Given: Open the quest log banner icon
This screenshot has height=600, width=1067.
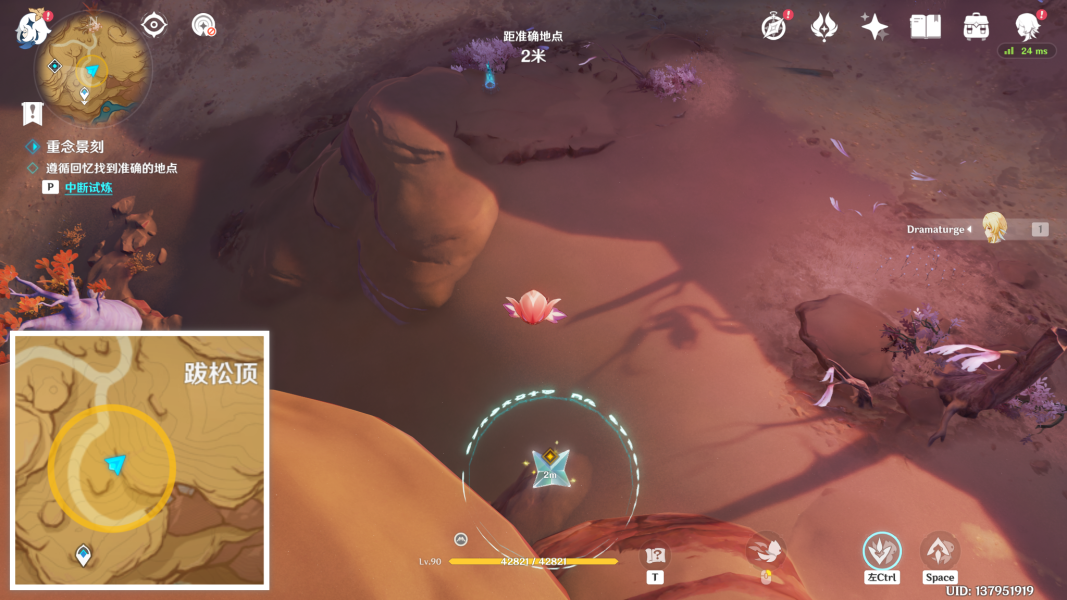Looking at the screenshot, I should click(33, 113).
